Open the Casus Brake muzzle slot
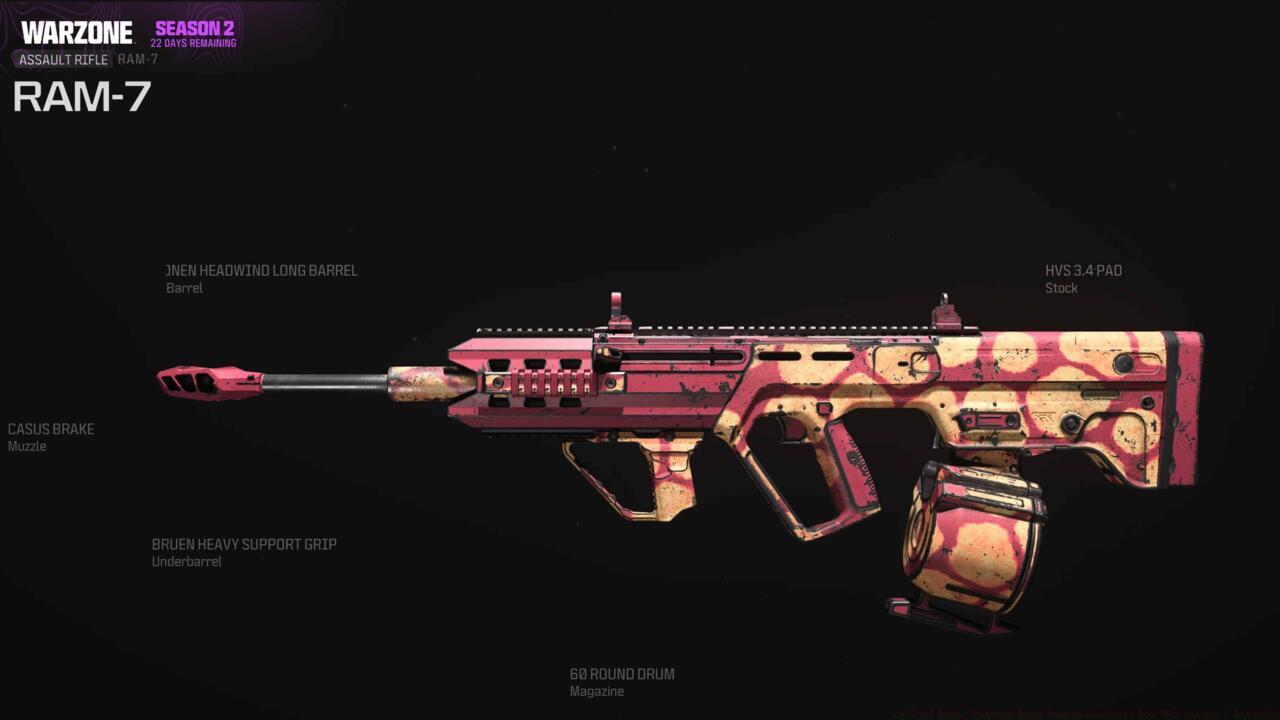The width and height of the screenshot is (1280, 720). [x=50, y=429]
